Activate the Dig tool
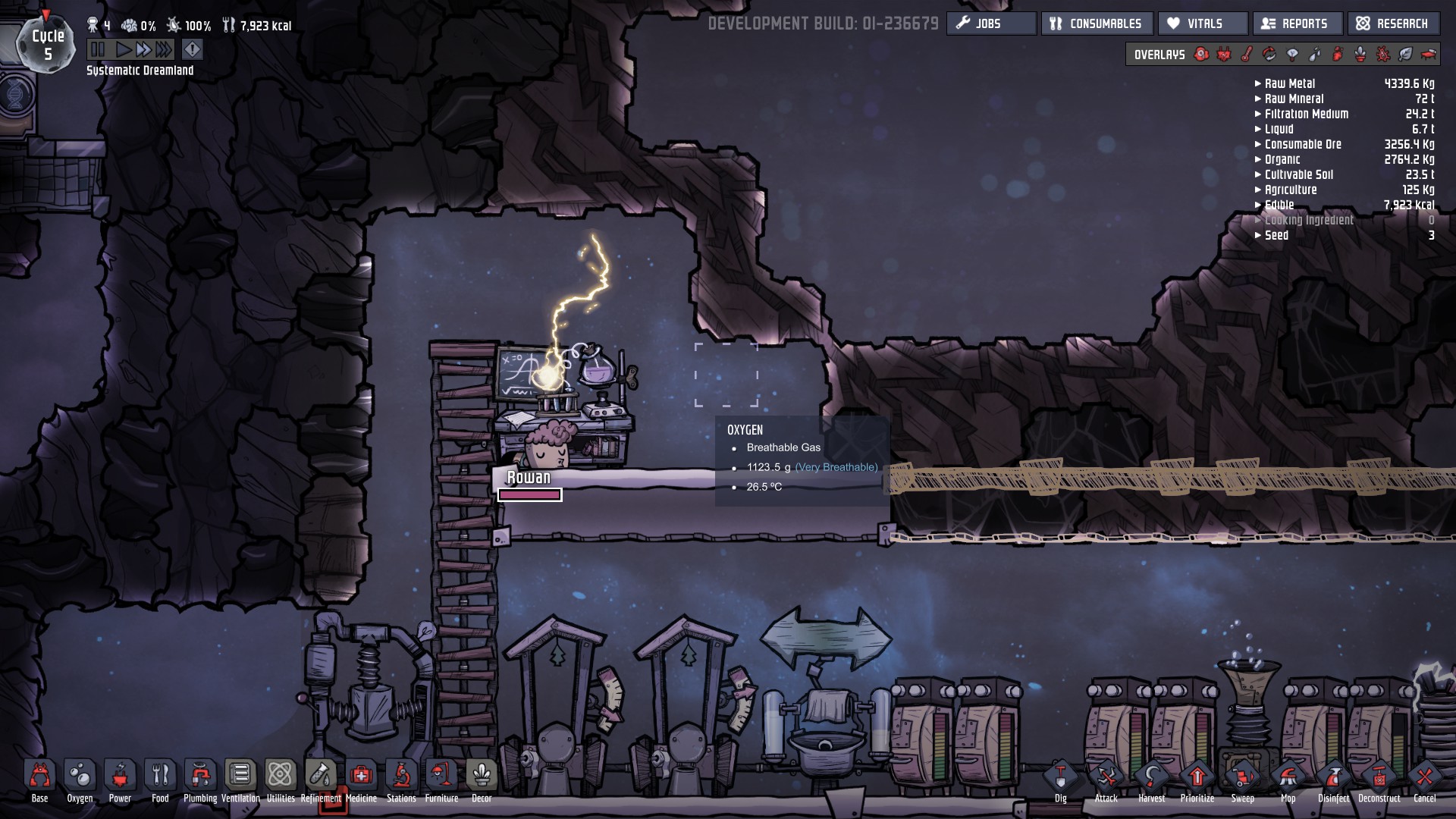 (x=1060, y=778)
